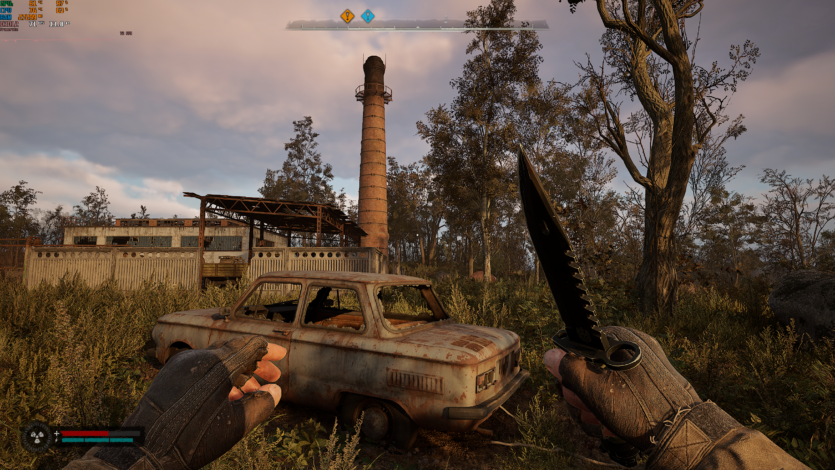Select the blue objective marker on the compass
835x470 pixels.
(x=368, y=16)
